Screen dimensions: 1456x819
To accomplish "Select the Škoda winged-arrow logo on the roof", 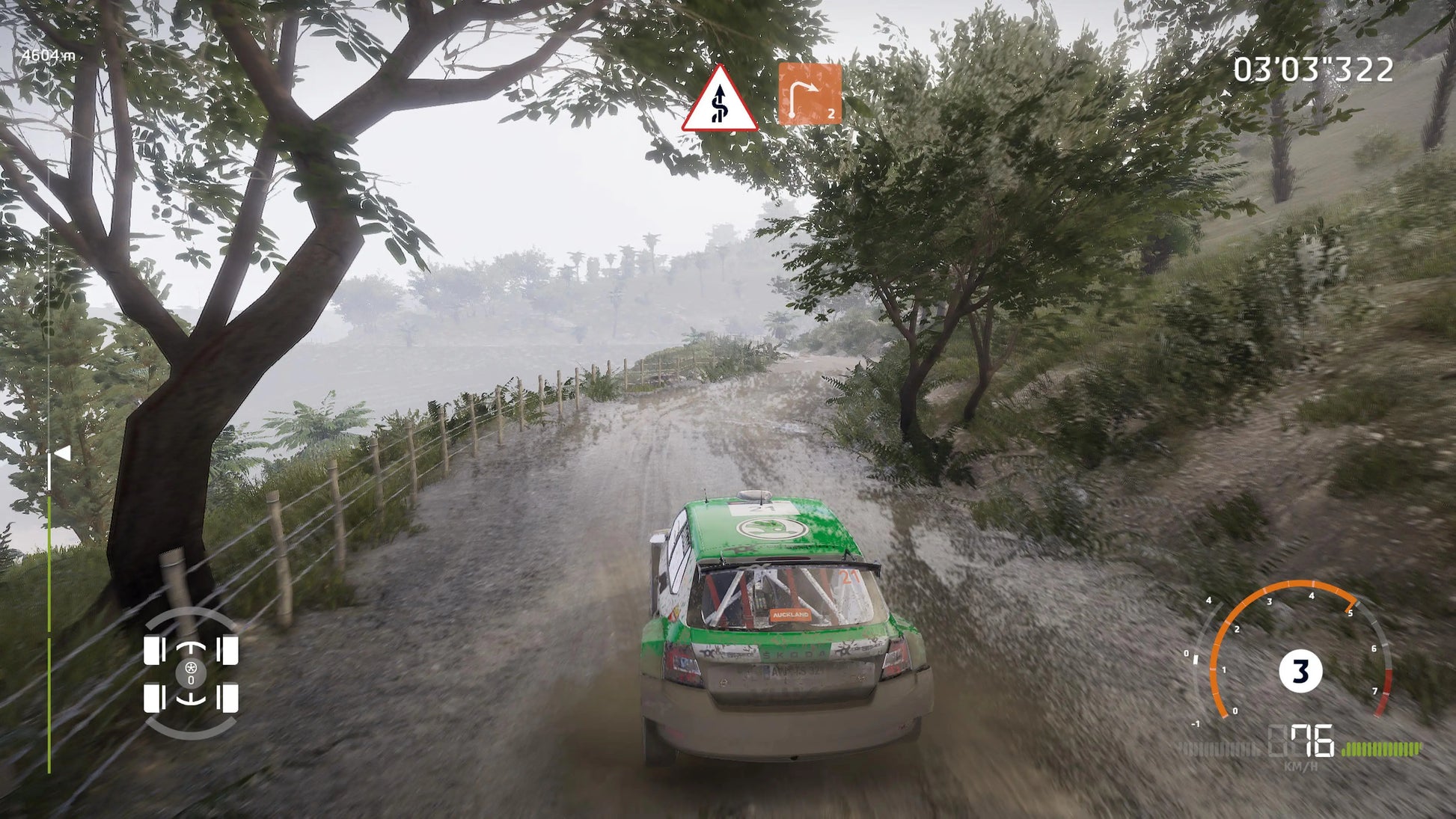I will [x=772, y=529].
